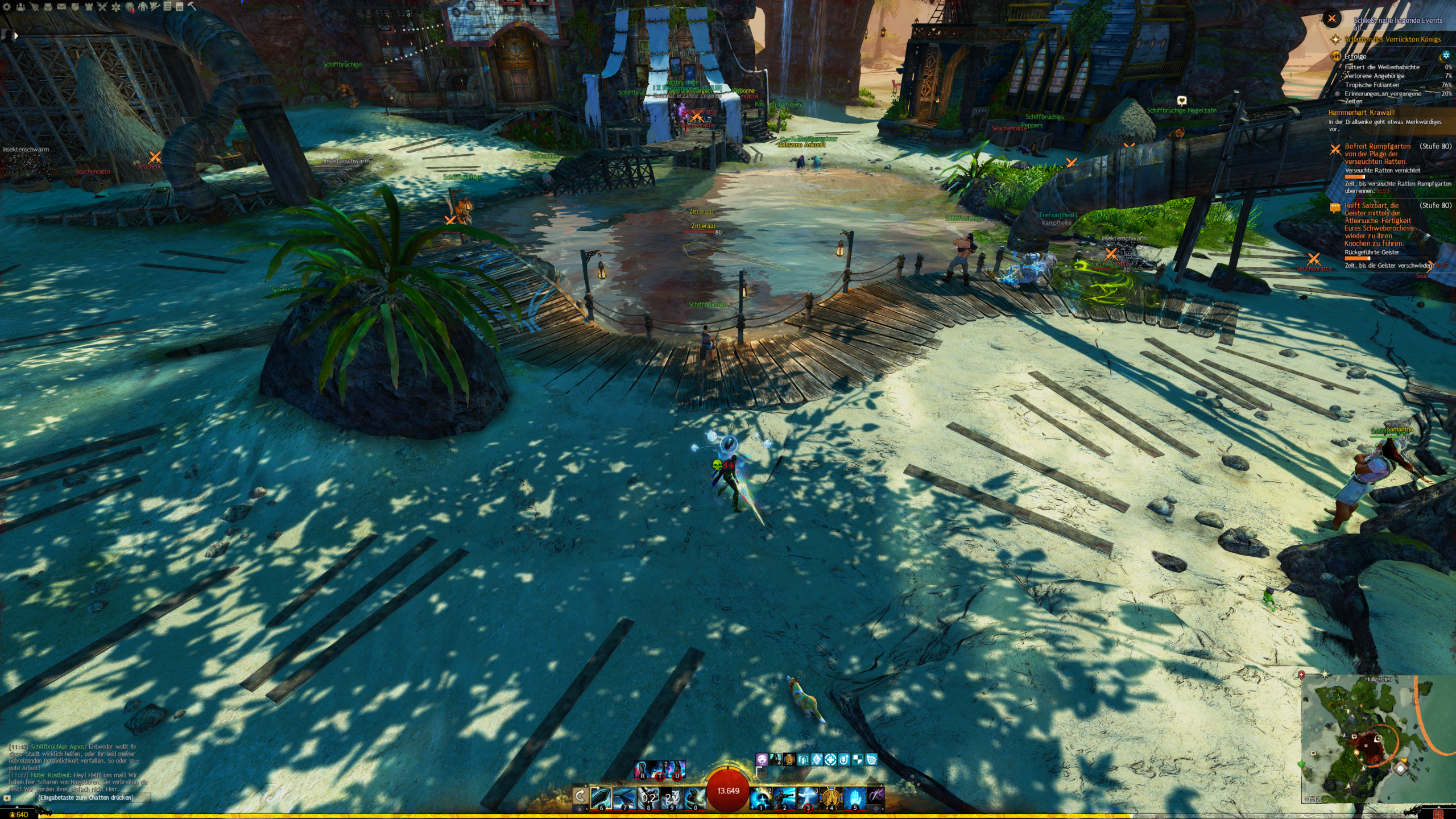
Task: Open the mail envelope icon
Action: click(x=61, y=7)
